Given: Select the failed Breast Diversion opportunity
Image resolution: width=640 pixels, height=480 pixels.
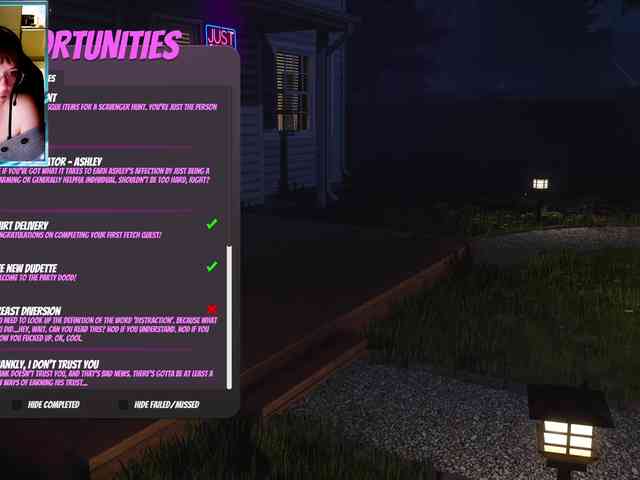Looking at the screenshot, I should [x=100, y=322].
